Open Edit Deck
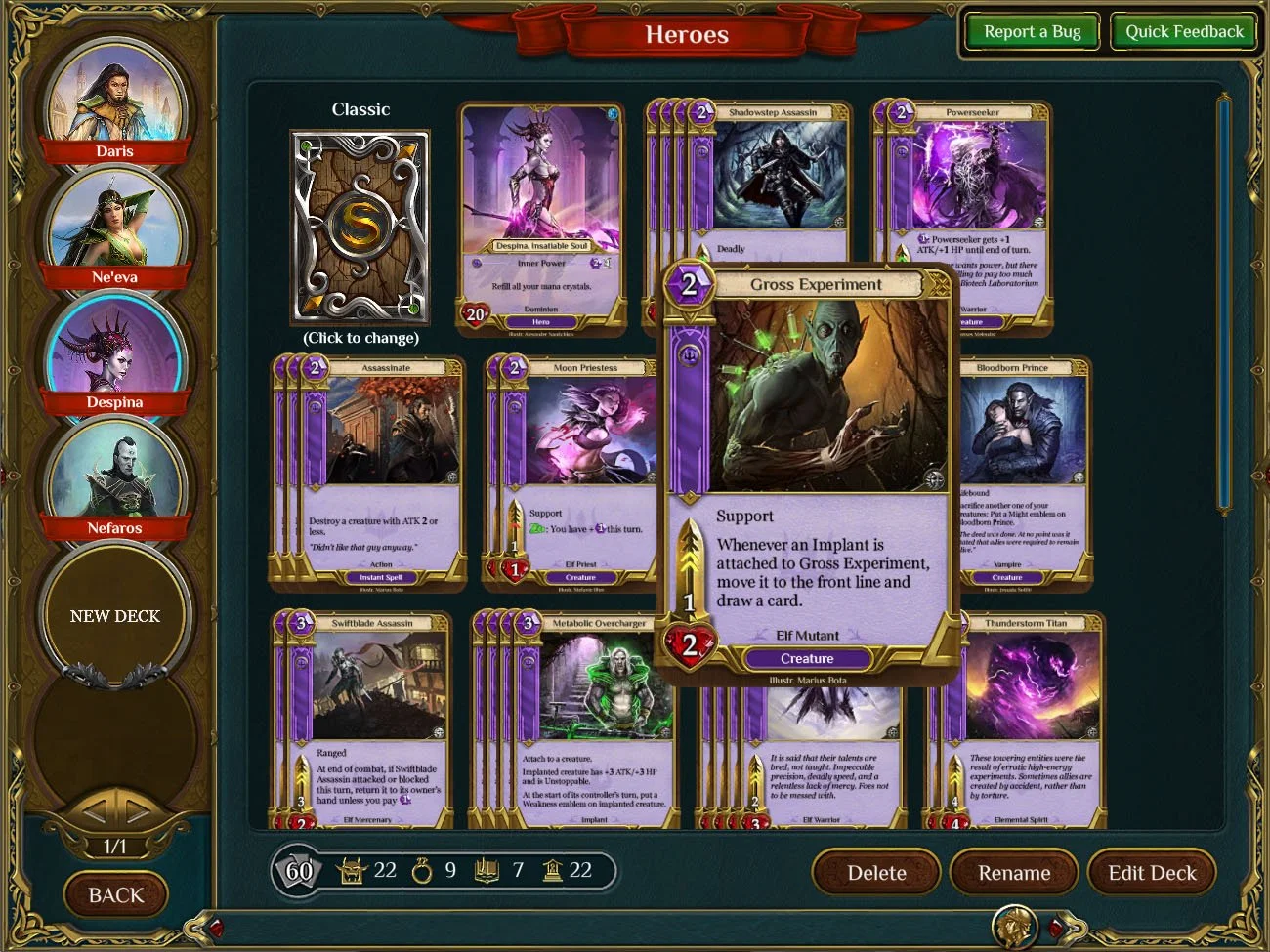 pyautogui.click(x=1152, y=872)
